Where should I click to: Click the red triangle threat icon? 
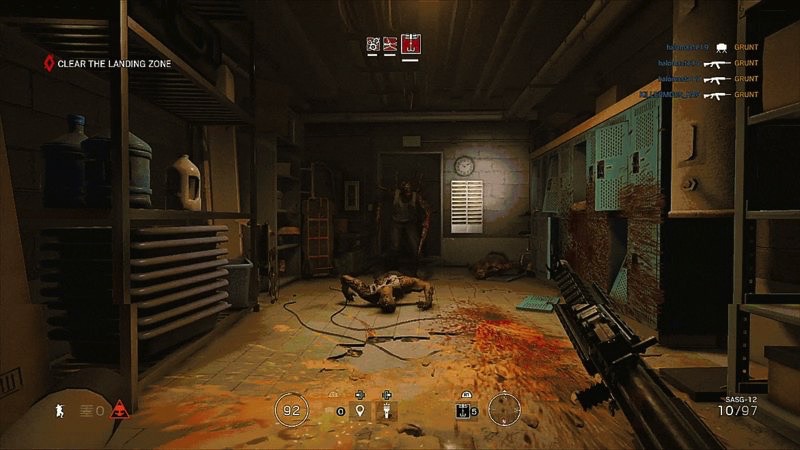(120, 408)
